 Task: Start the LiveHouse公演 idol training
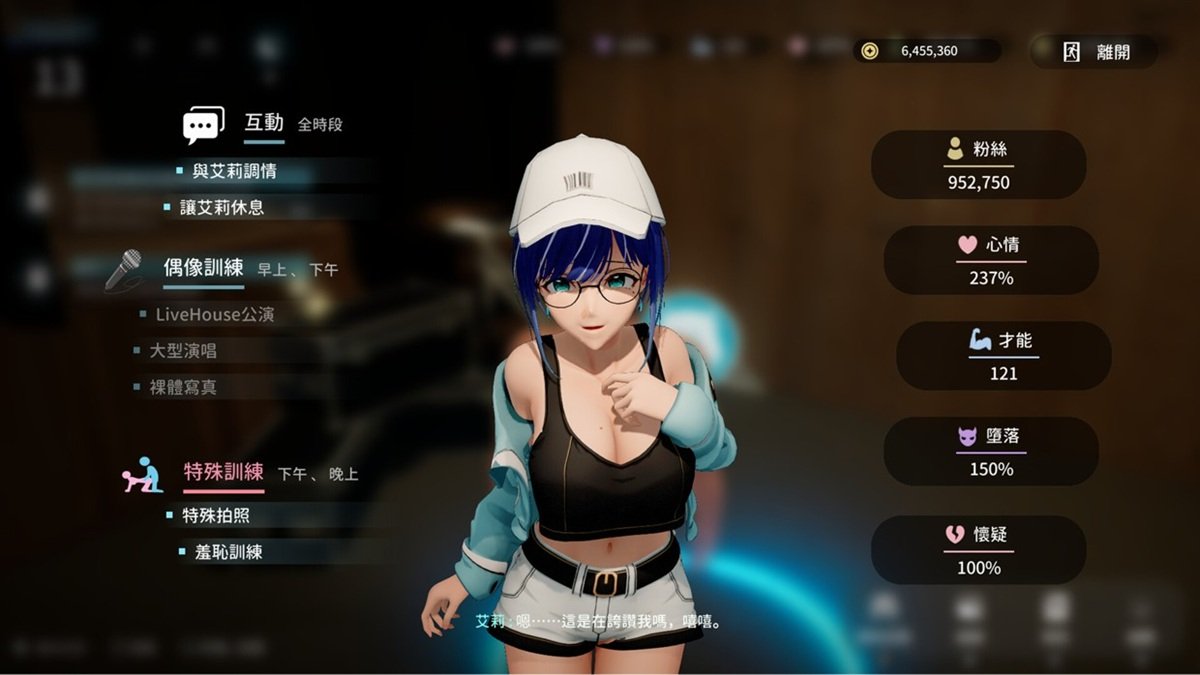(x=214, y=314)
